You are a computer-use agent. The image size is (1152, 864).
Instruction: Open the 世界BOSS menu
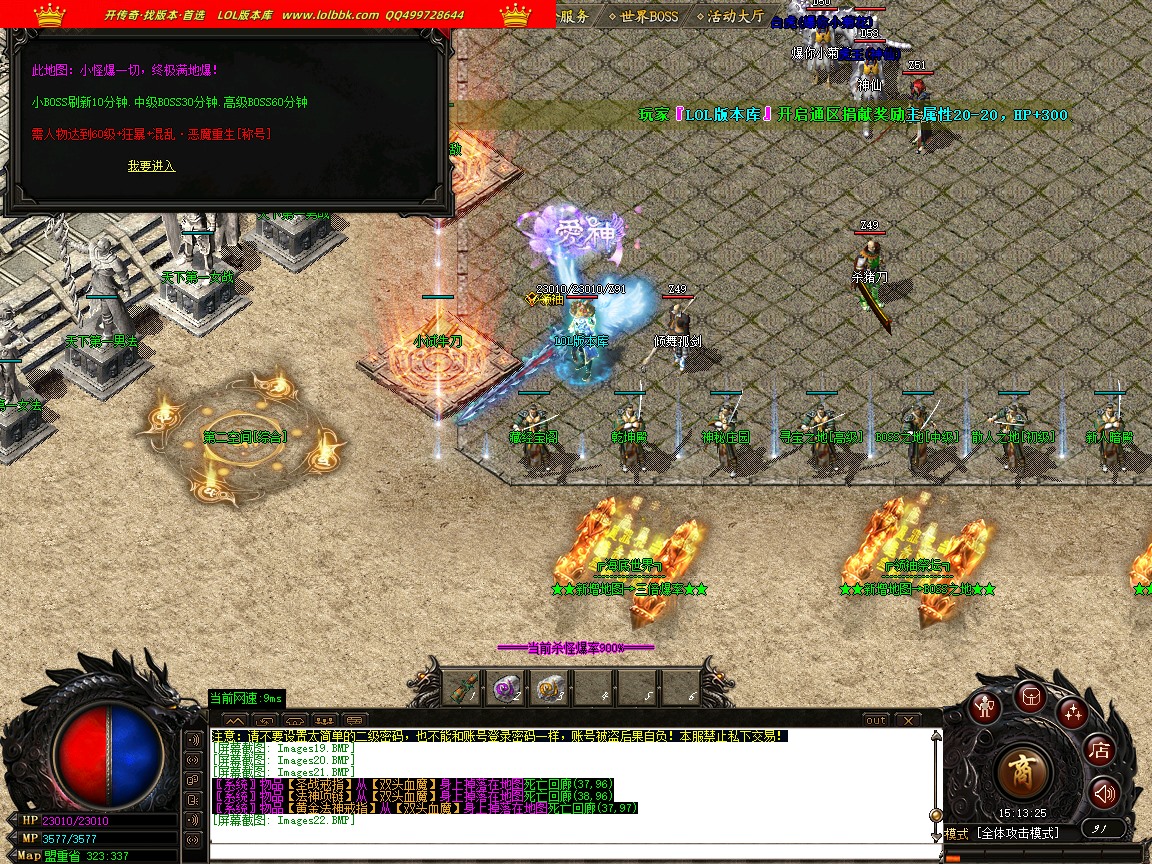coord(644,16)
